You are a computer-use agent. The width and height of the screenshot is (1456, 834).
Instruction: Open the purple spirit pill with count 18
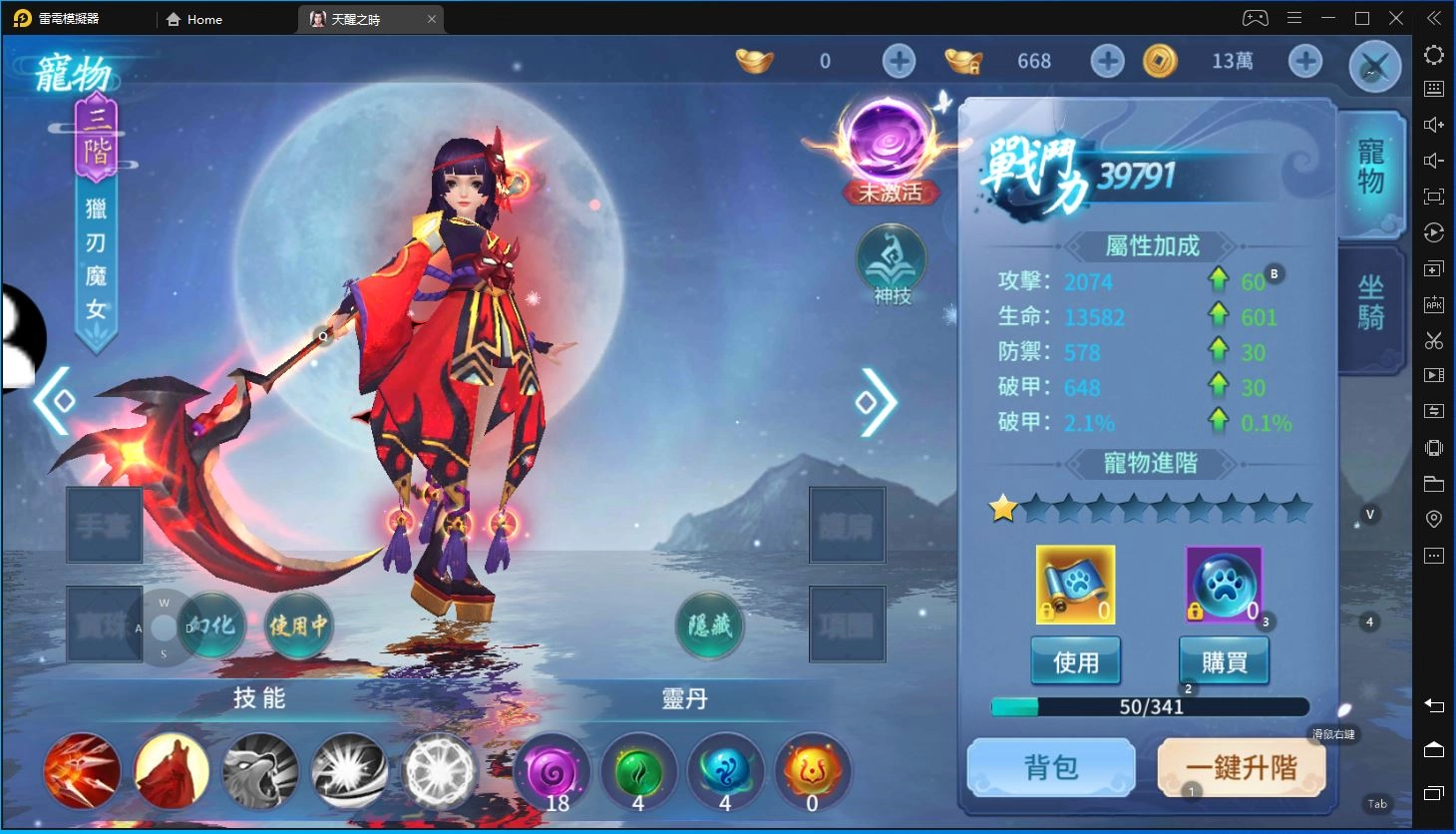[551, 771]
